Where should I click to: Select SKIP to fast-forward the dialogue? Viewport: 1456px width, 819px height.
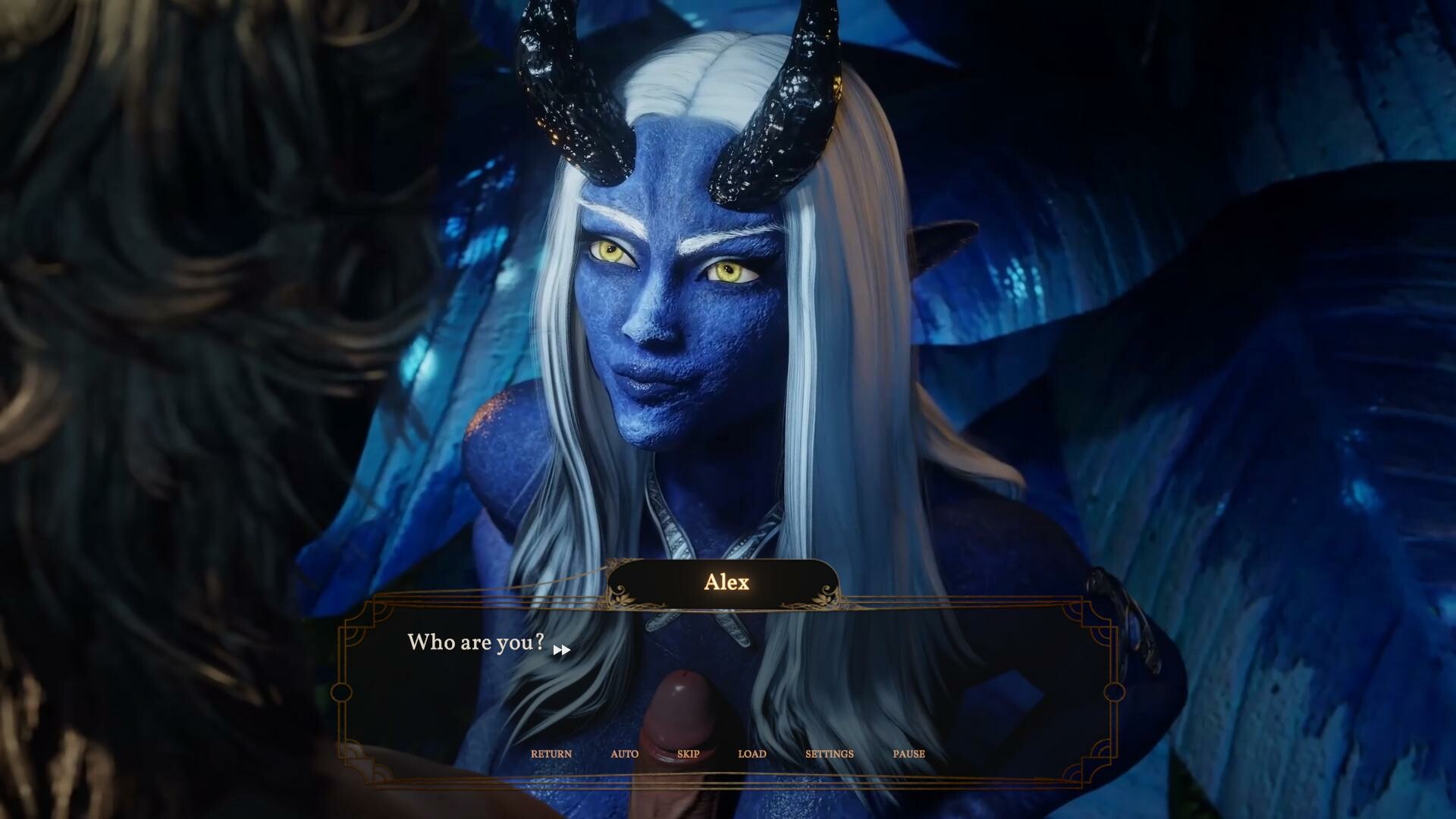tap(688, 754)
